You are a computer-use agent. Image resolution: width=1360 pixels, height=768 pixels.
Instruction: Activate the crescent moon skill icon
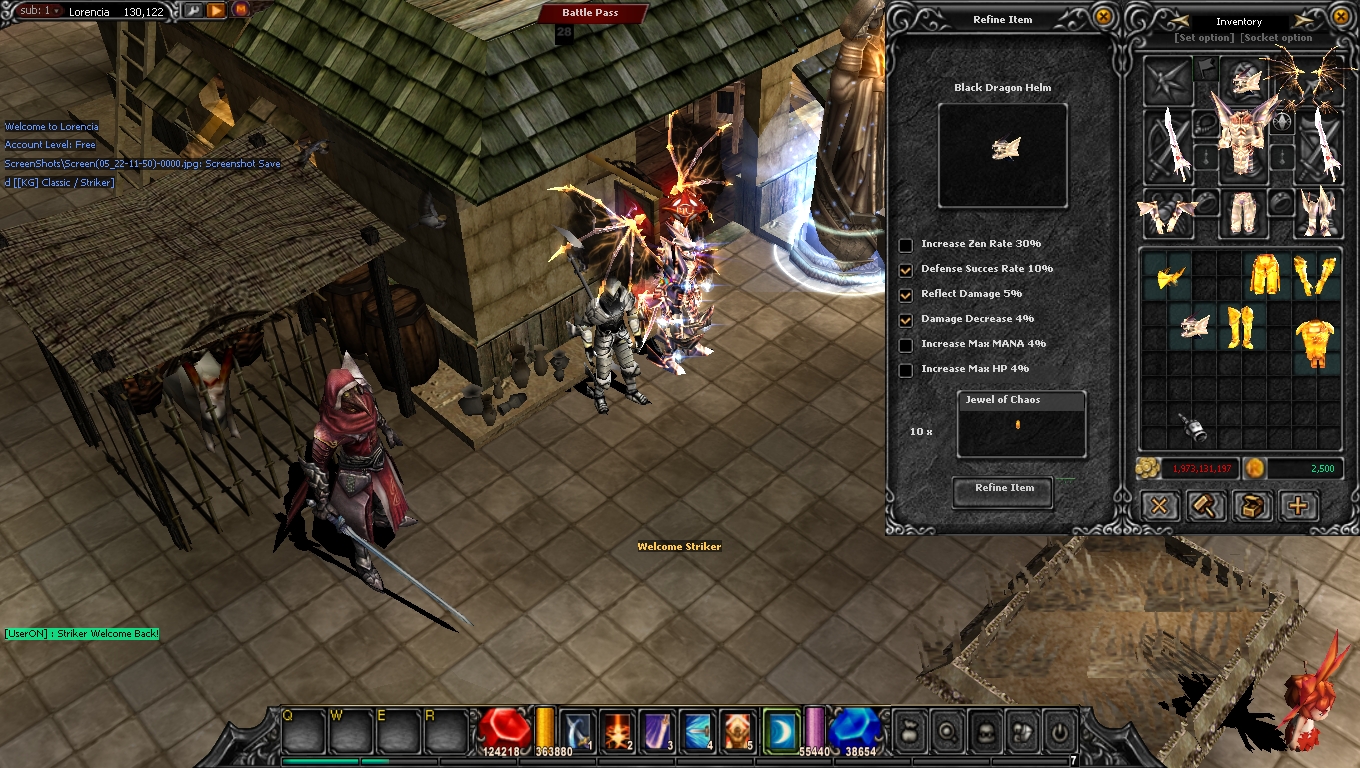coord(781,729)
